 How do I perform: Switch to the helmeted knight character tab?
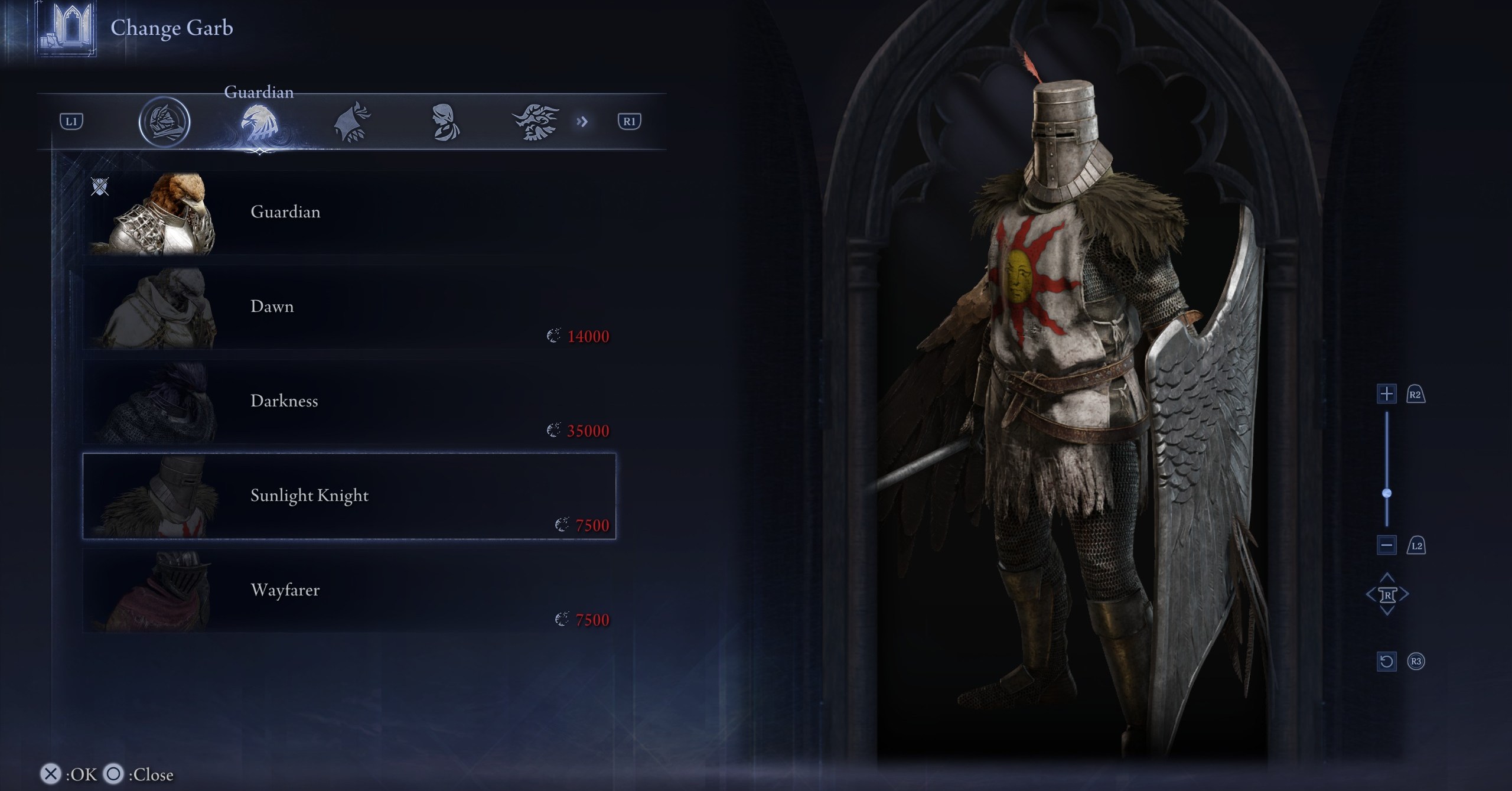164,122
